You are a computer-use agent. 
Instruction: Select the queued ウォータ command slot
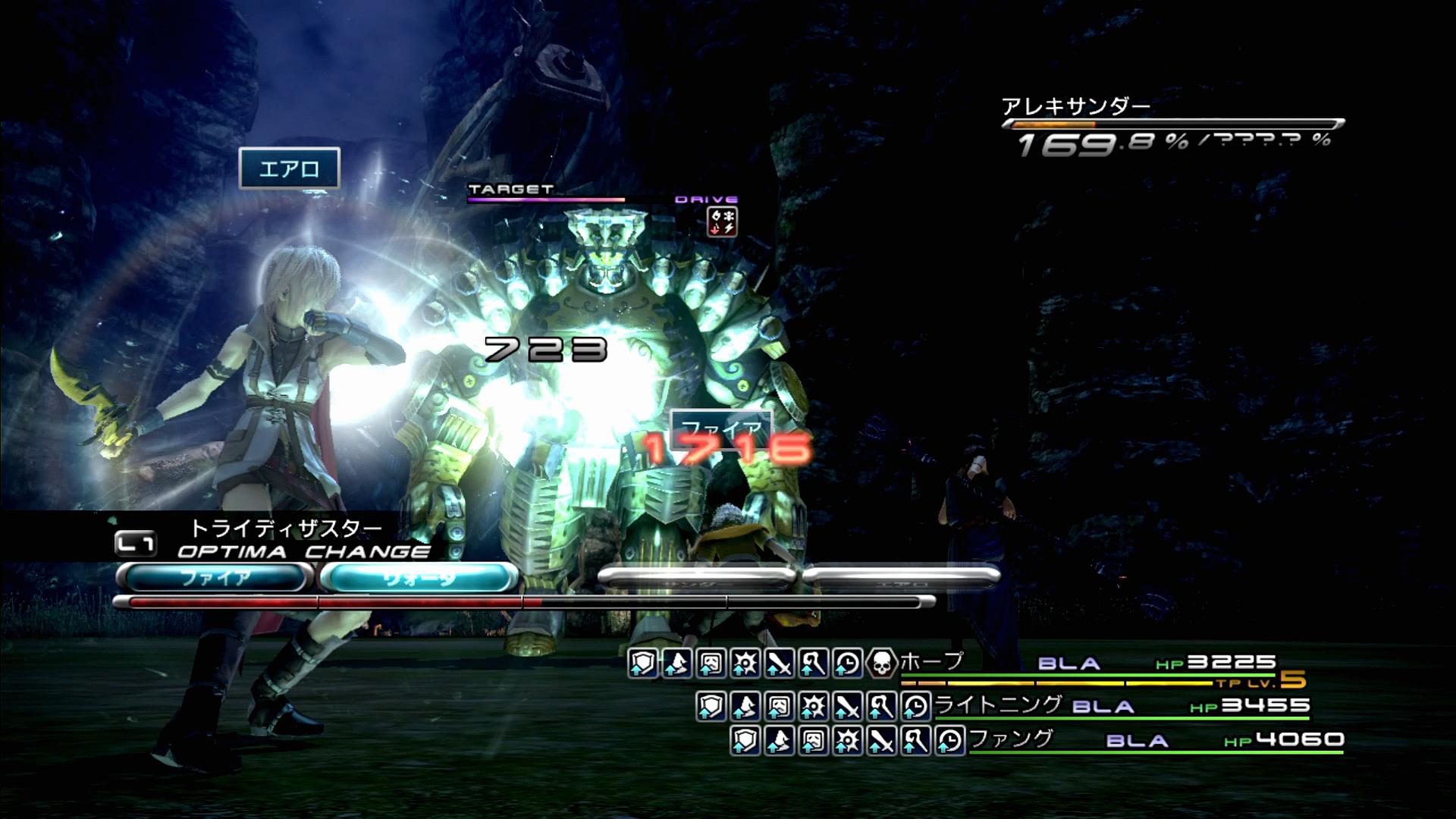(x=419, y=578)
